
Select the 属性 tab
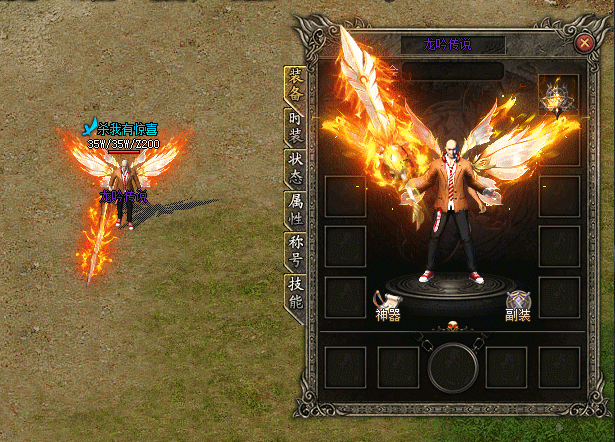(x=295, y=208)
